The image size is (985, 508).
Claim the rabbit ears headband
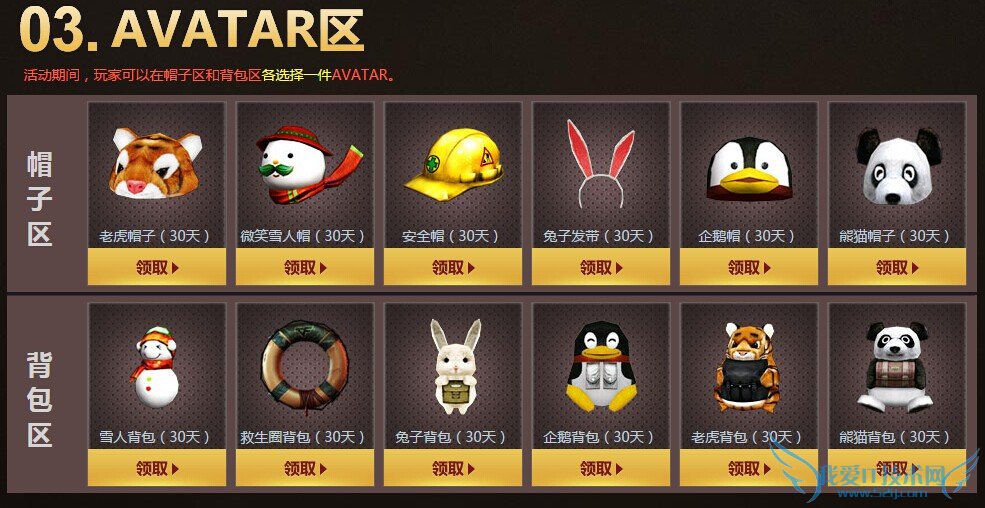(x=601, y=267)
